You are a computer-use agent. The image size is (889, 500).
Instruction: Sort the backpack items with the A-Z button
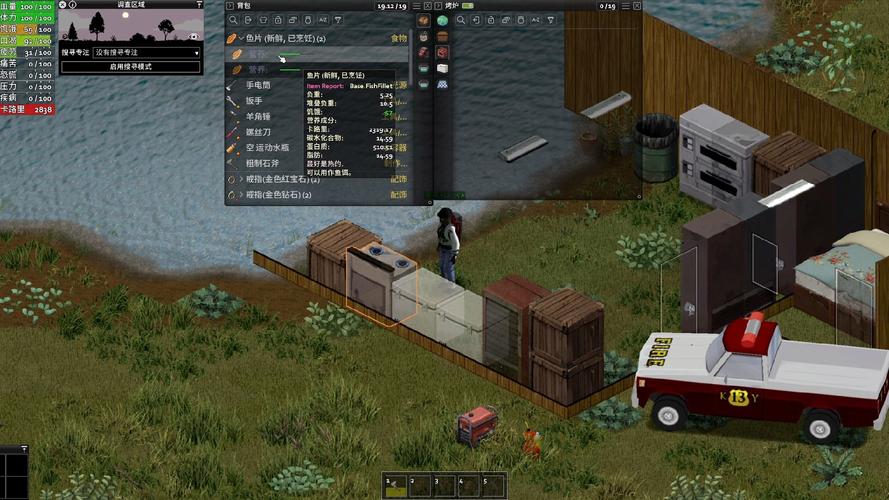tap(321, 20)
